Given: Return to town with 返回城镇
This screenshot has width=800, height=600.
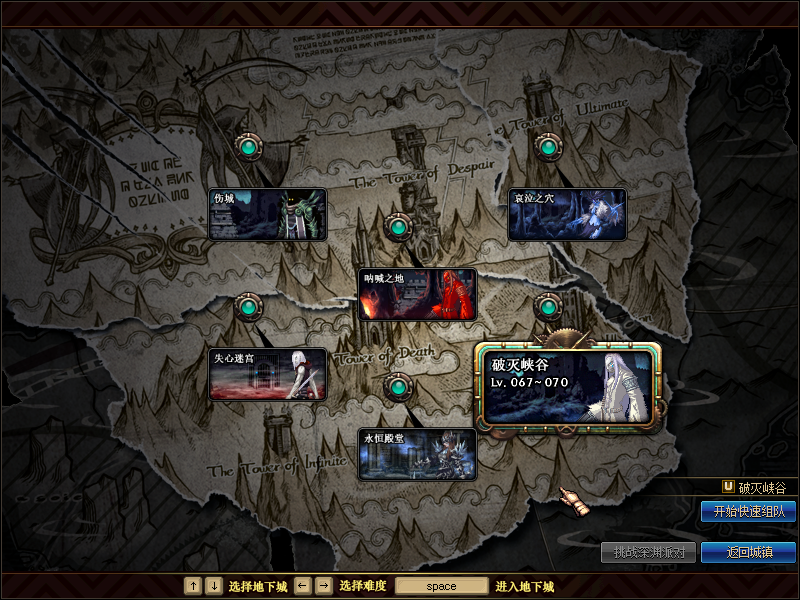Looking at the screenshot, I should (748, 552).
